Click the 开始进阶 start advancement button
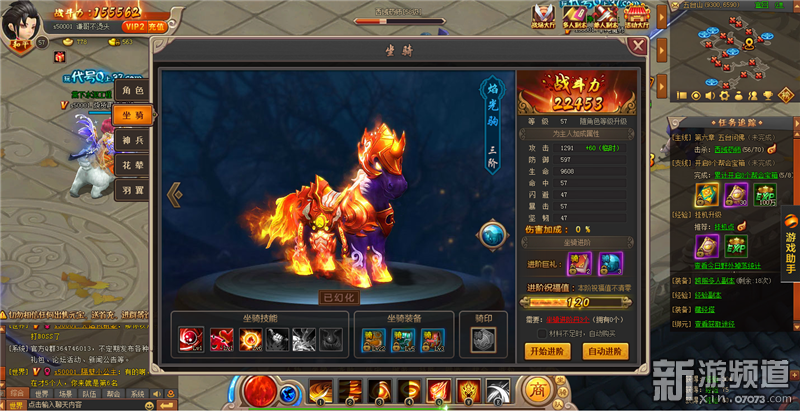Viewport: 800px width, 411px height. 546,351
